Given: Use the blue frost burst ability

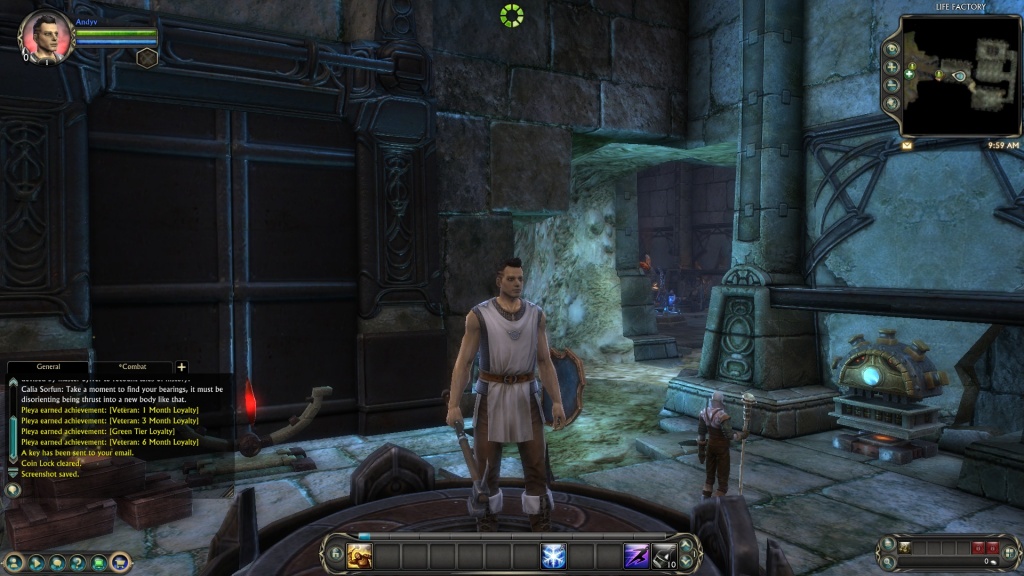Looking at the screenshot, I should click(x=553, y=555).
